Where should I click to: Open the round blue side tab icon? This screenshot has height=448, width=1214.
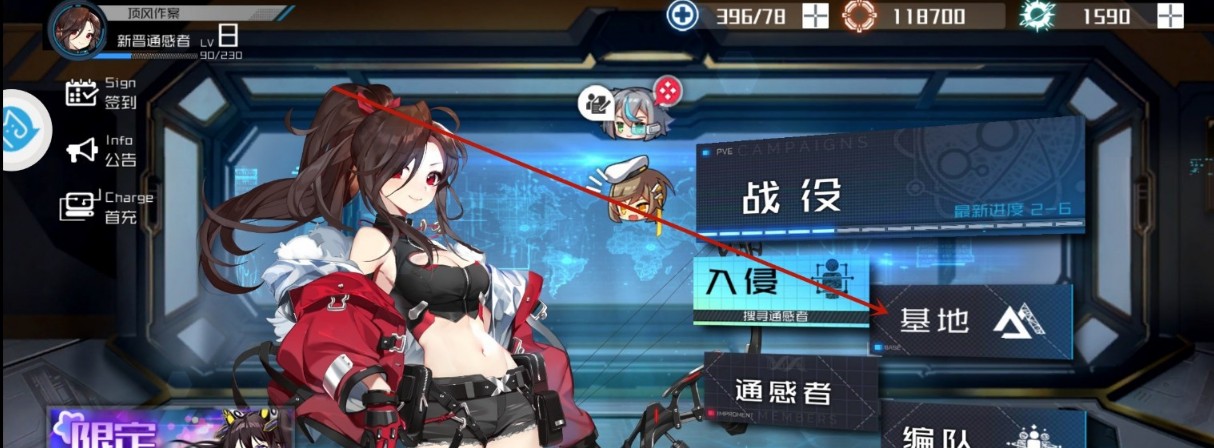tap(22, 131)
